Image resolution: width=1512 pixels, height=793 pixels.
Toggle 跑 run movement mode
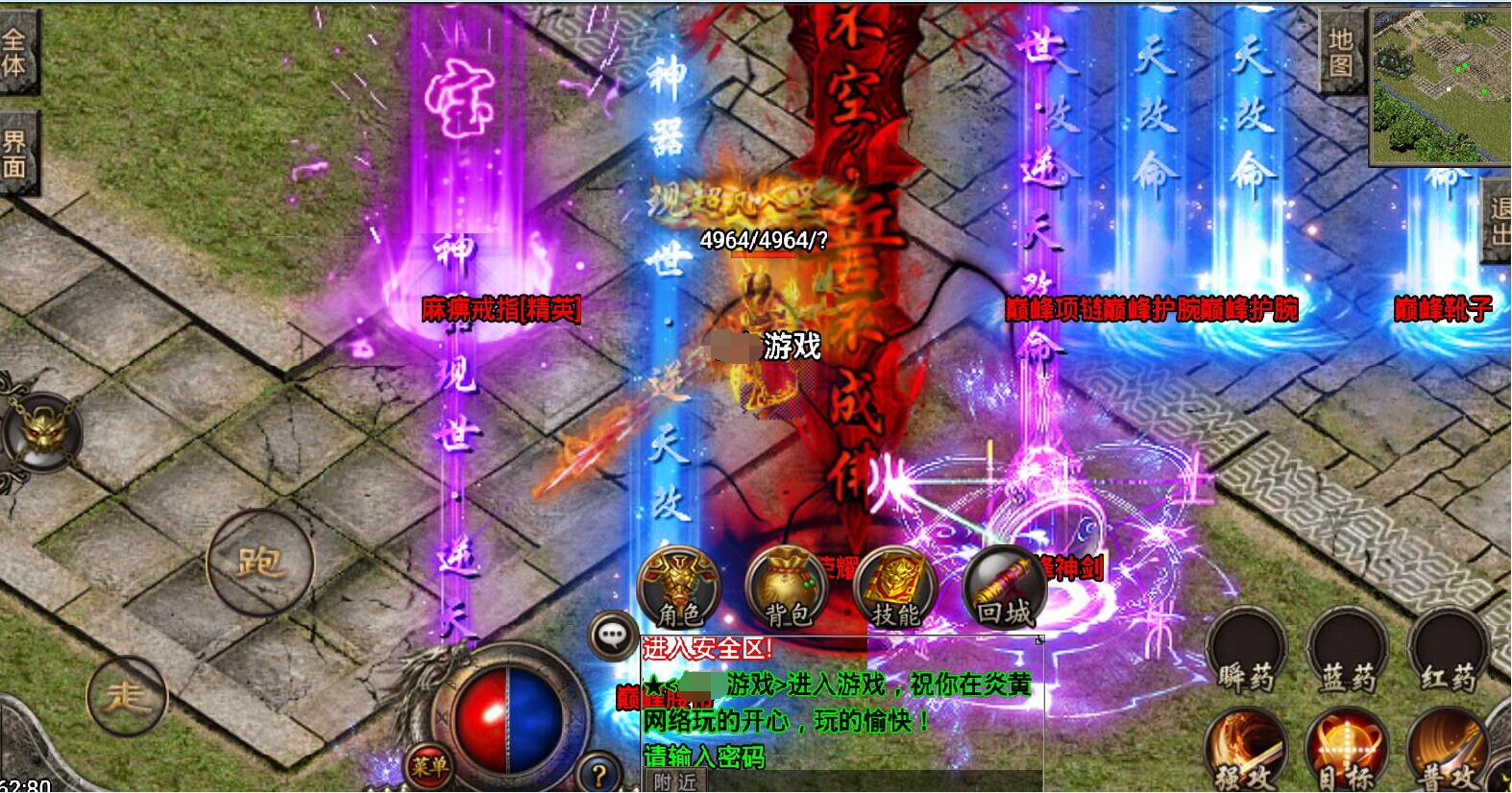[x=259, y=560]
